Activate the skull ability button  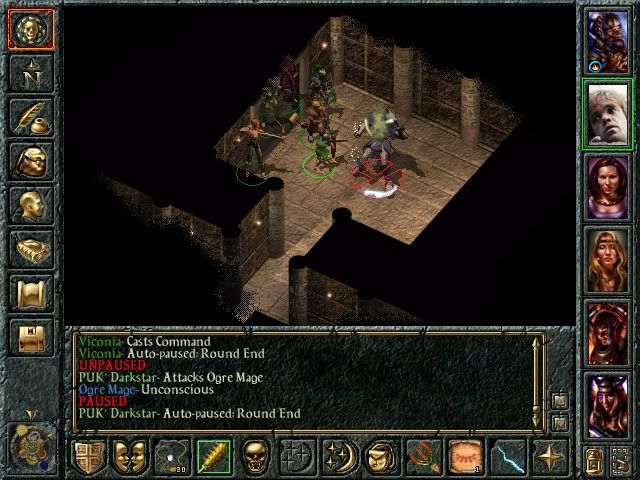257,456
